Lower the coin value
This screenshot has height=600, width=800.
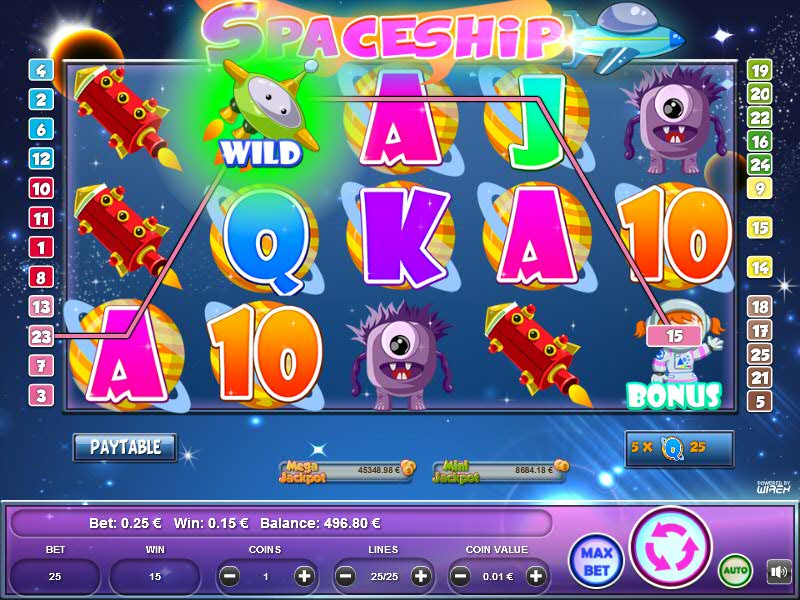coord(461,576)
